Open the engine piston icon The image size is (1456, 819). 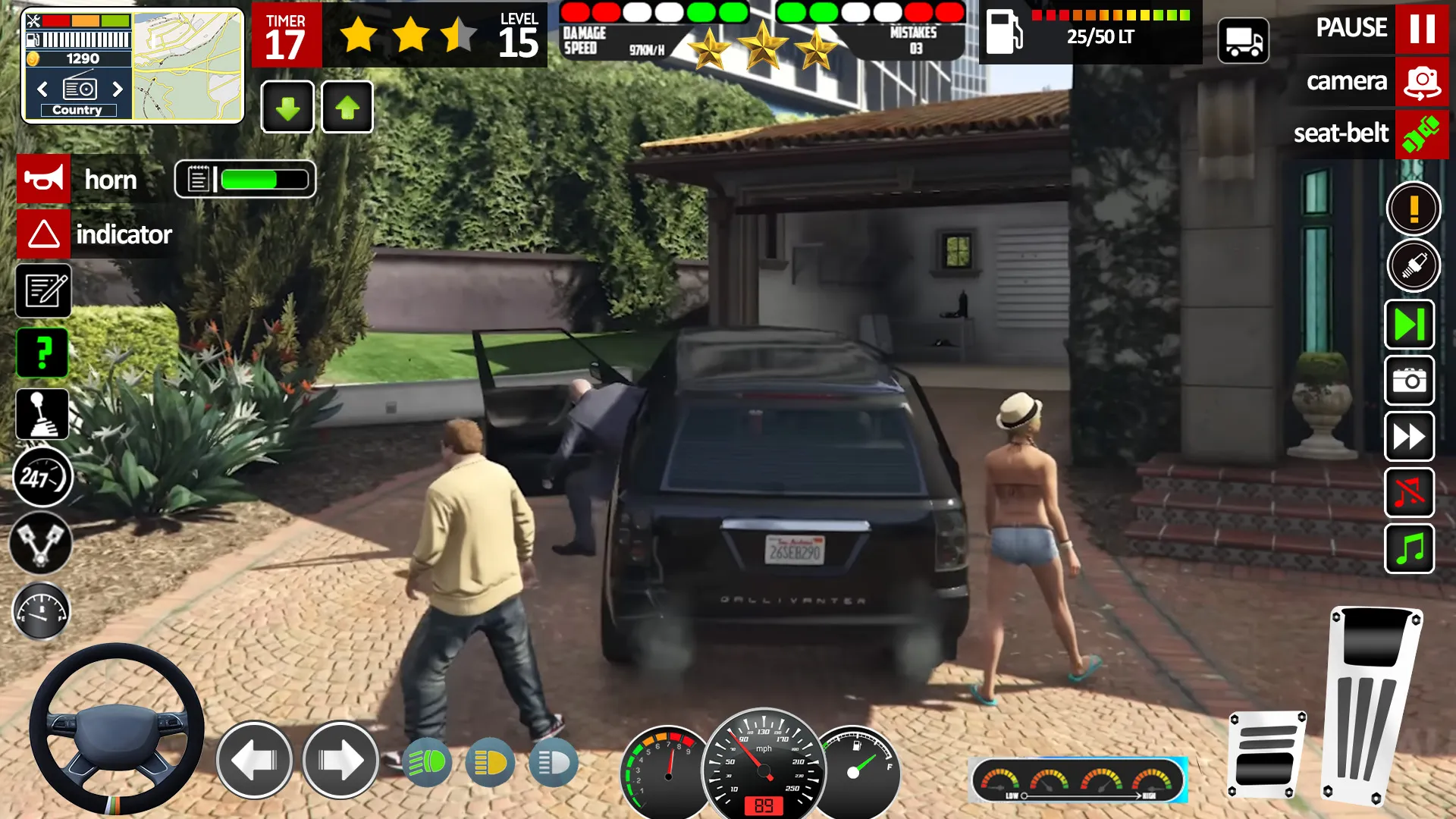[x=42, y=539]
